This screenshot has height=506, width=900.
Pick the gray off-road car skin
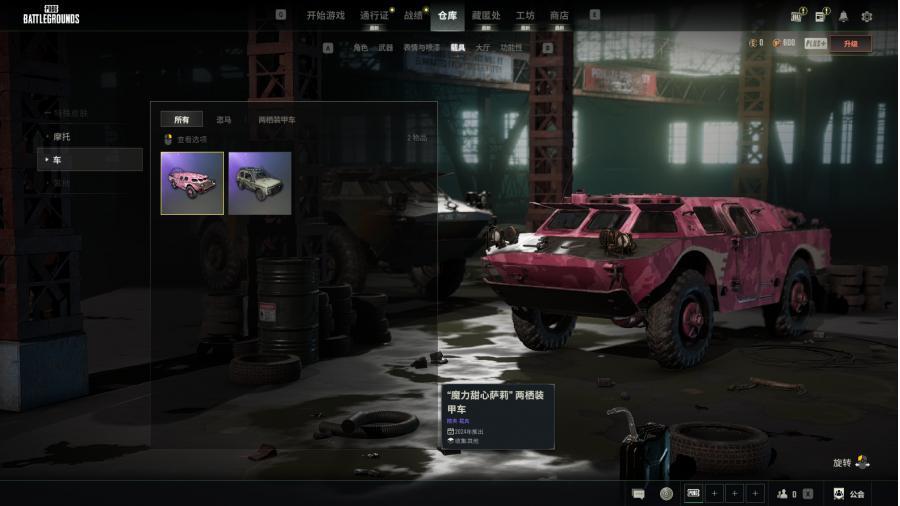[x=260, y=183]
